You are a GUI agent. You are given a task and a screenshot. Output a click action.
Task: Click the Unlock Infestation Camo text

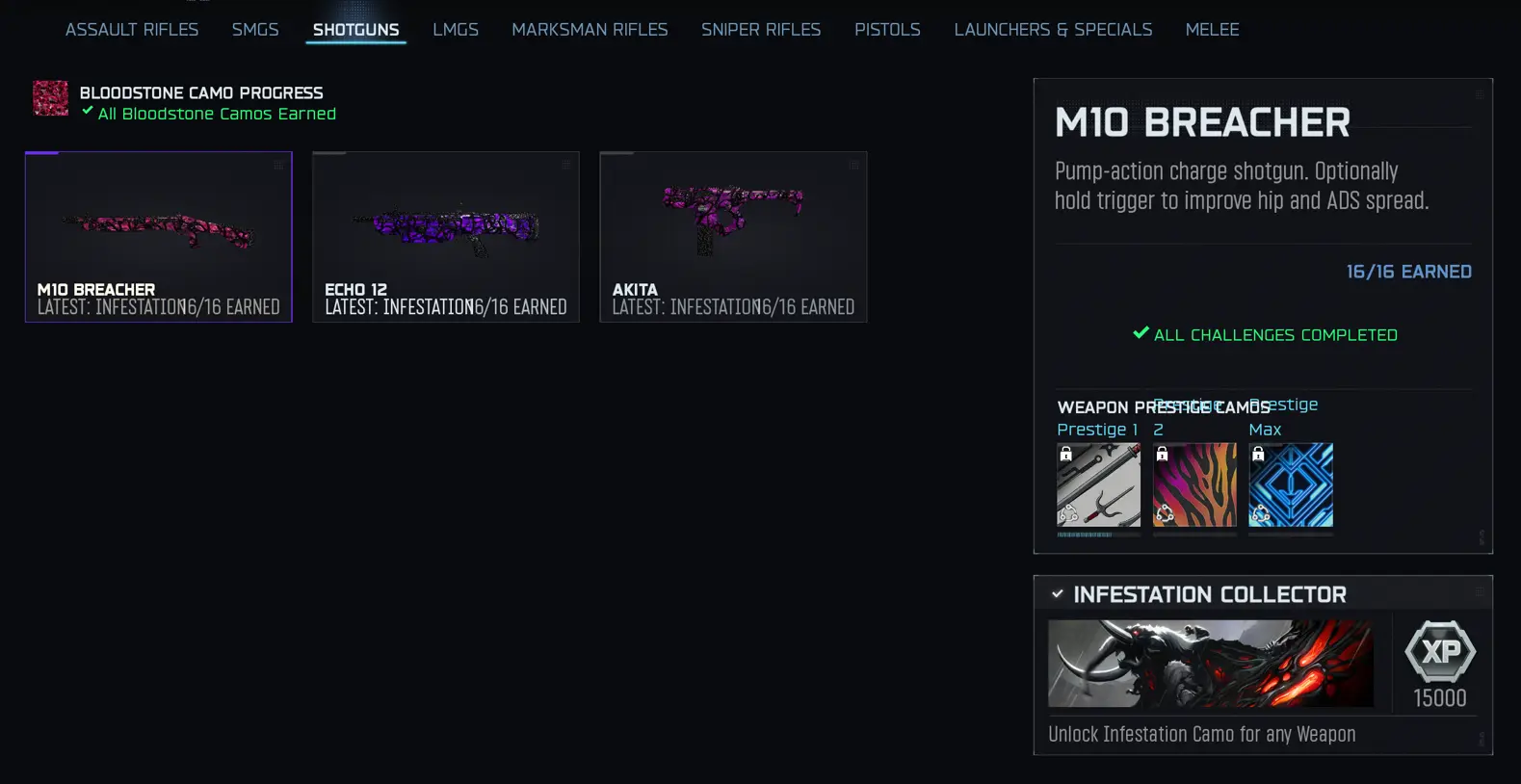pyautogui.click(x=1200, y=733)
